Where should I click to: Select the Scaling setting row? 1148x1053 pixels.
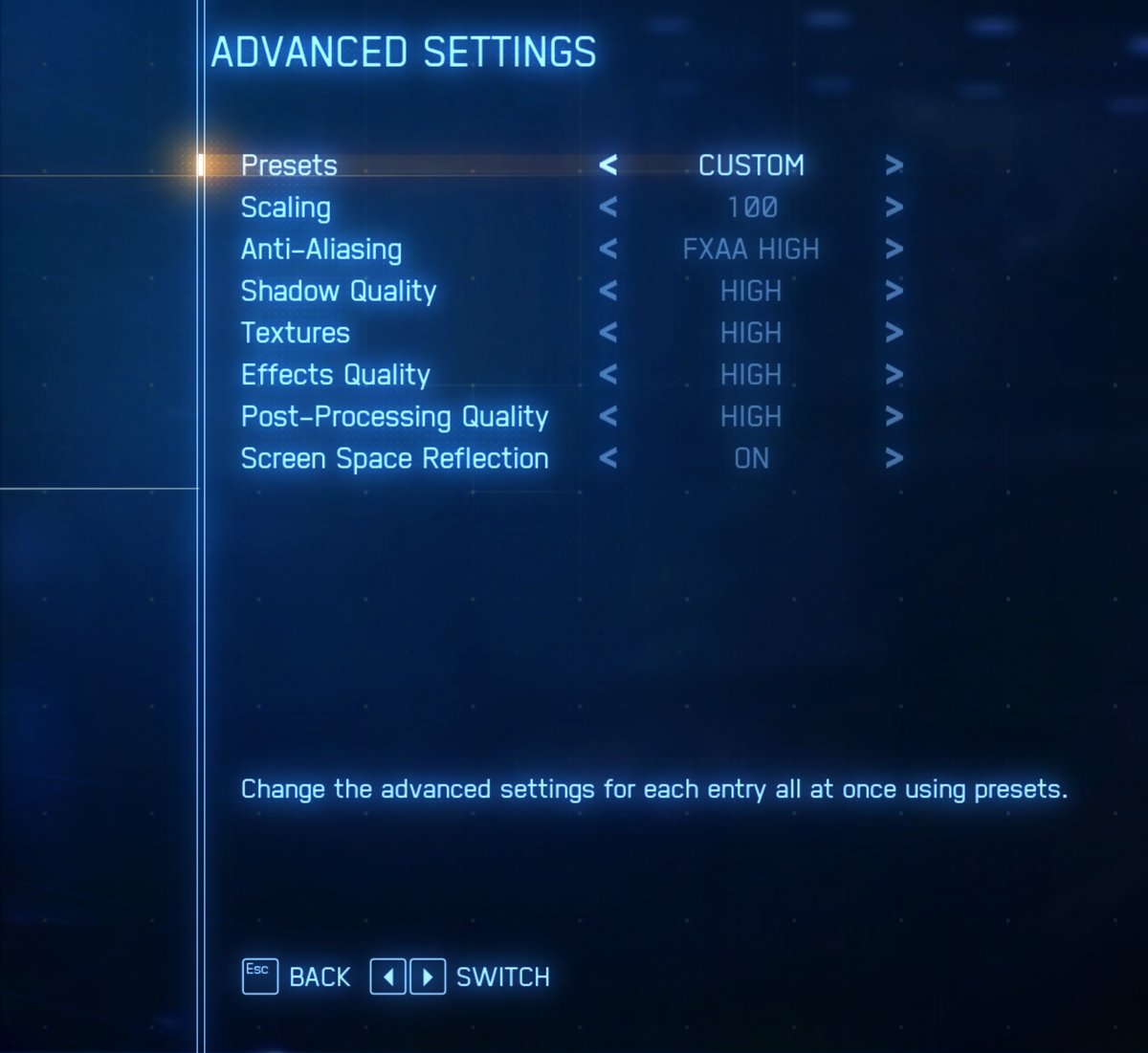point(286,208)
